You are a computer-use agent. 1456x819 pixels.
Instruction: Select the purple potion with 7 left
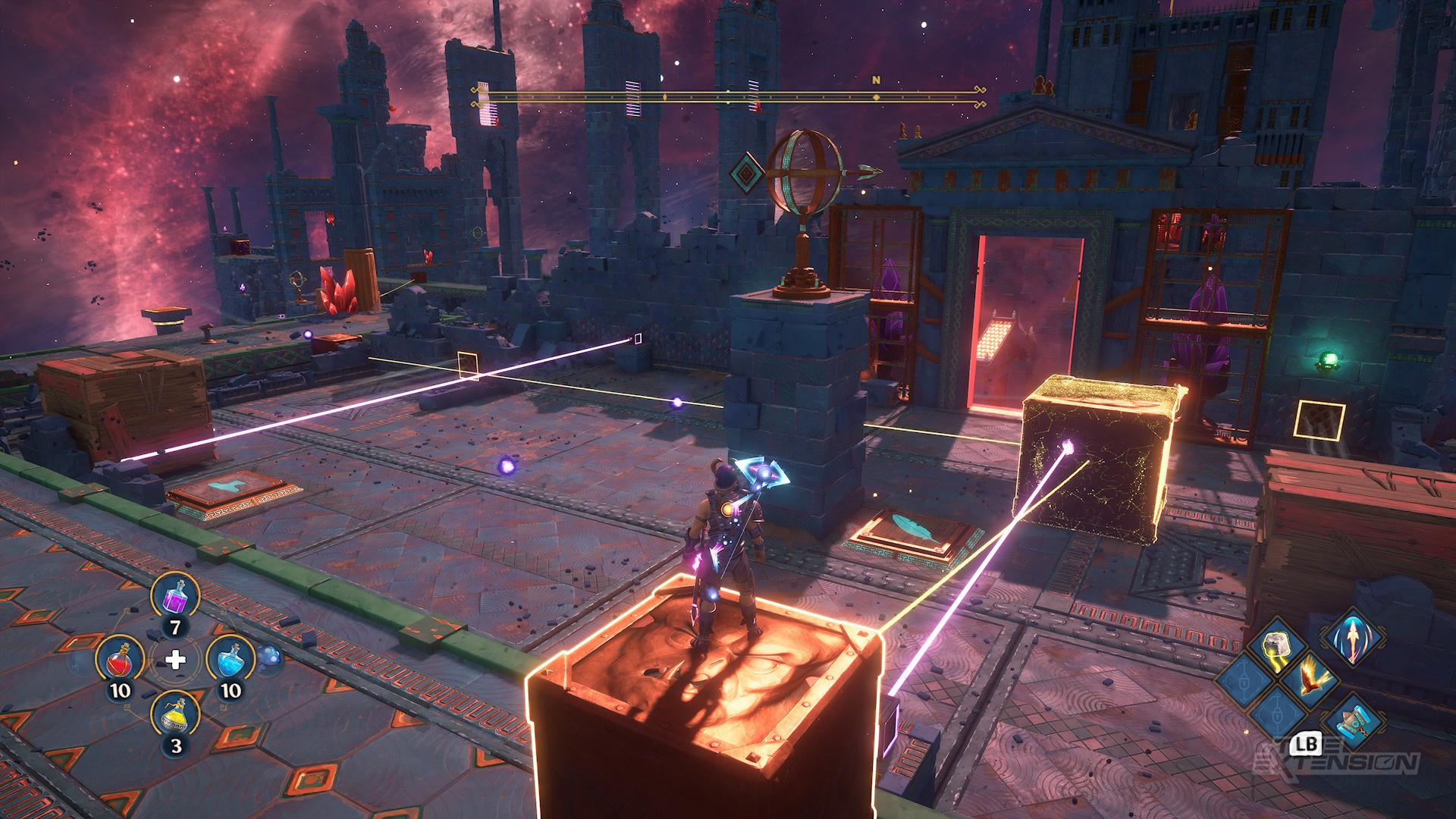tap(175, 597)
